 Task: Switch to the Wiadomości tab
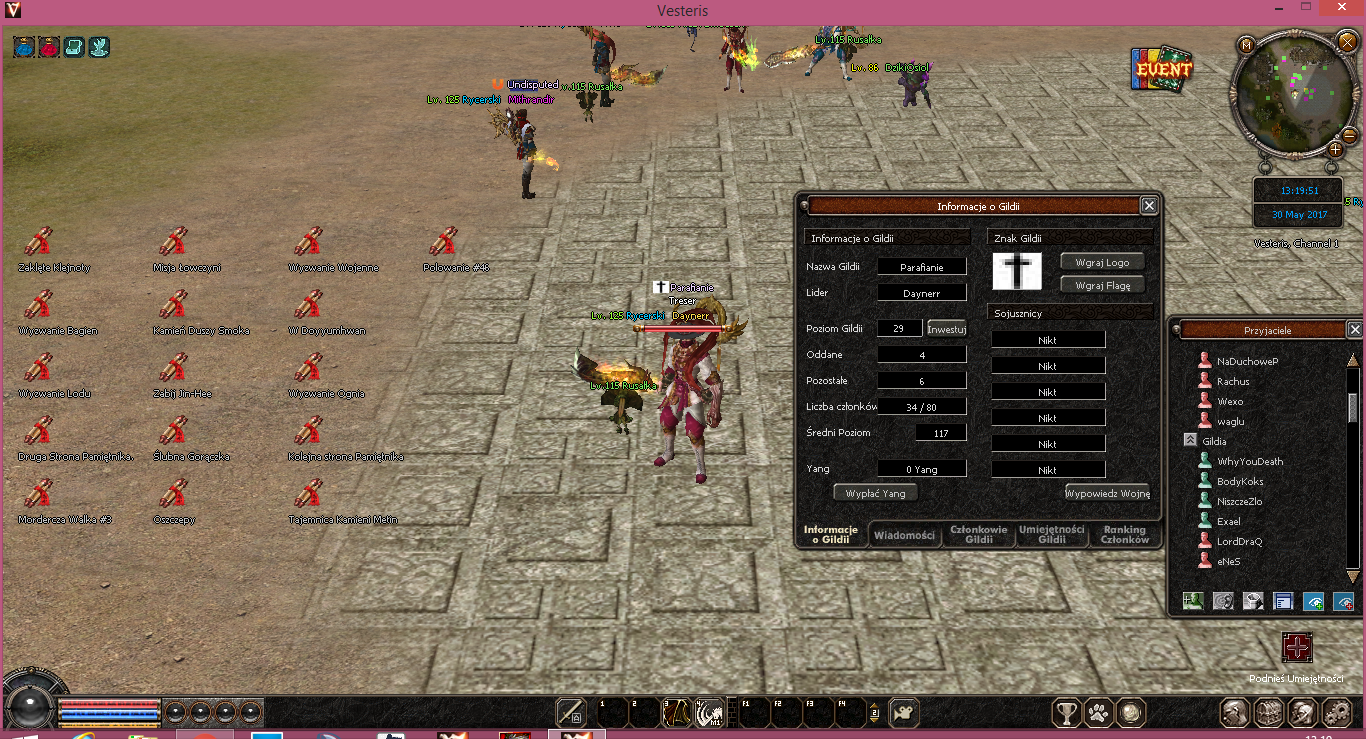[x=905, y=535]
